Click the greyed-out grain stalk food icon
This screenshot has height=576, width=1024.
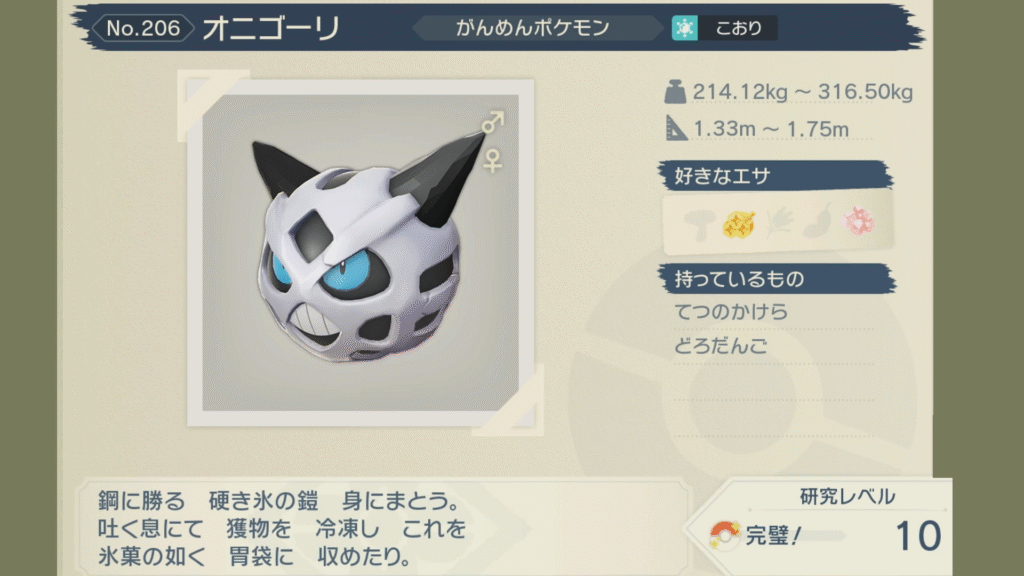[x=778, y=223]
